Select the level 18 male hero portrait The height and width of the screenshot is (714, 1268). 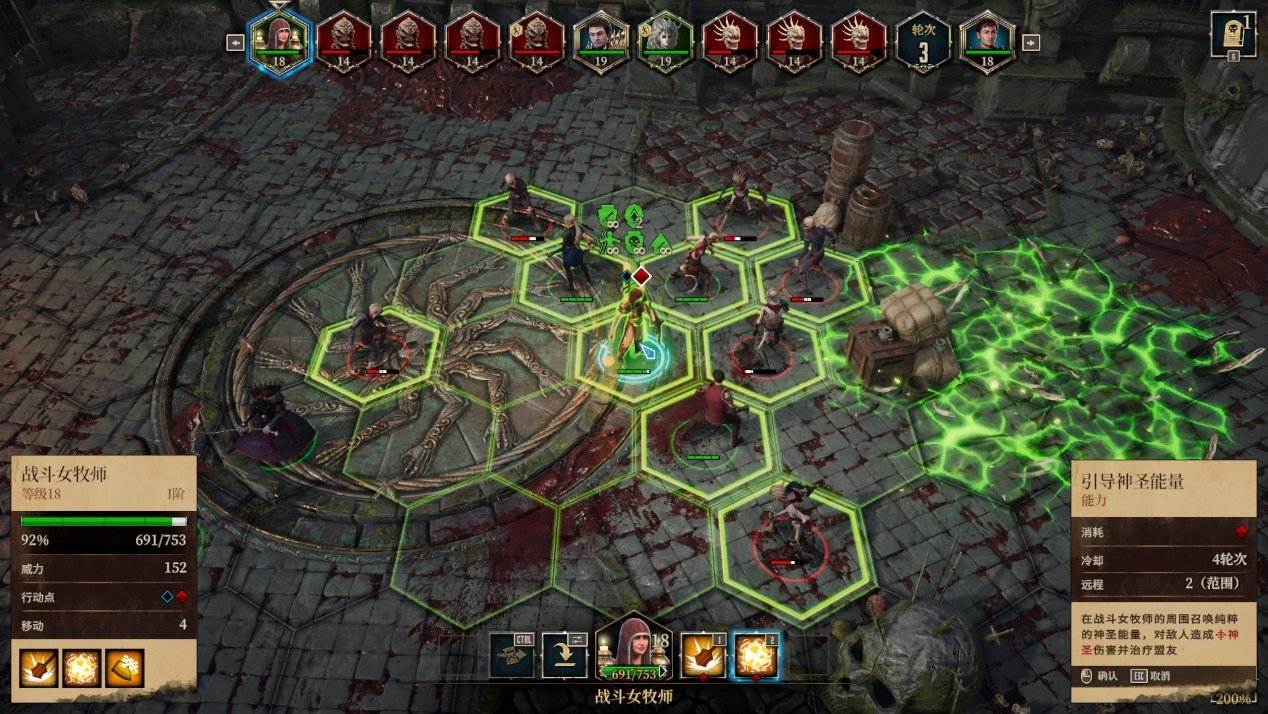pyautogui.click(x=987, y=44)
